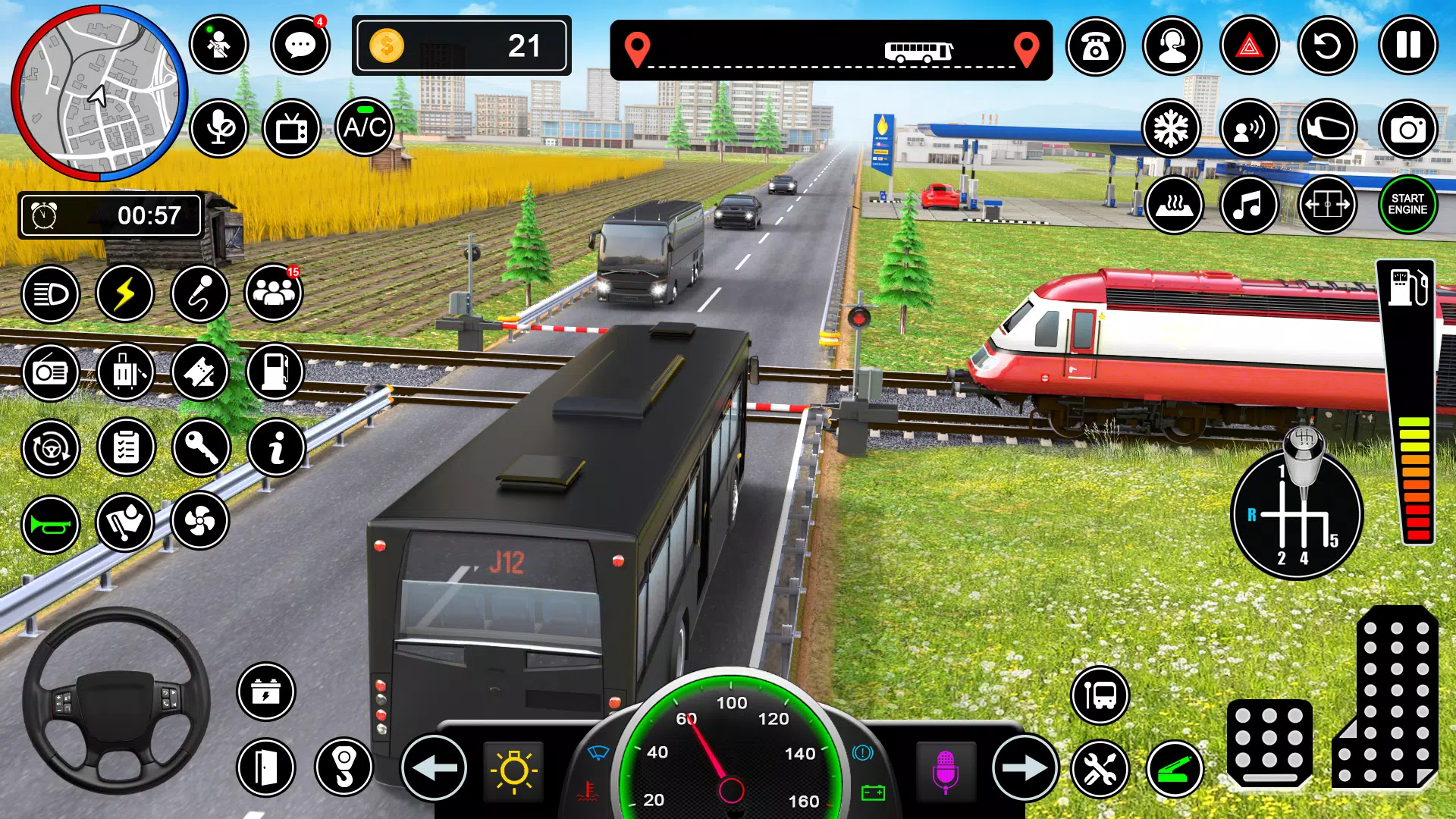Image resolution: width=1456 pixels, height=819 pixels.
Task: Open the wrench and screwdriver repair icon
Action: [1100, 770]
